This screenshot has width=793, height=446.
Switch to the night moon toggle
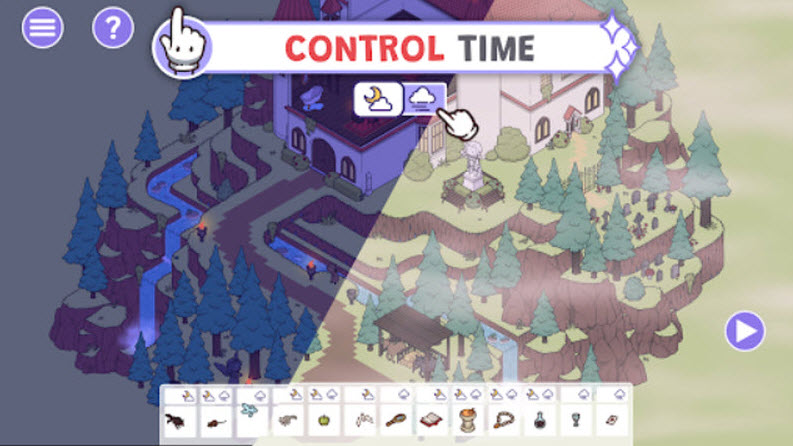(378, 98)
